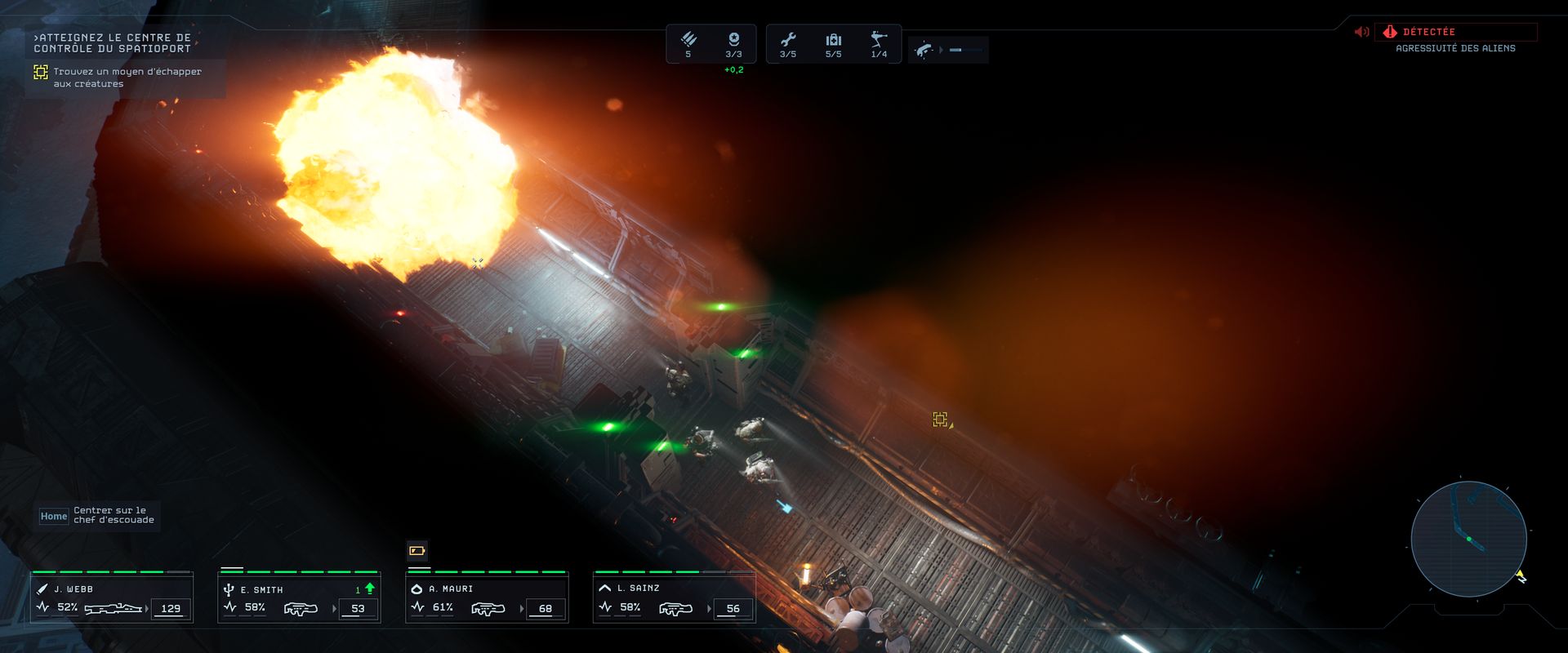The image size is (1568, 653).
Task: Click the motion tracker icon in top bar
Action: [x=924, y=50]
